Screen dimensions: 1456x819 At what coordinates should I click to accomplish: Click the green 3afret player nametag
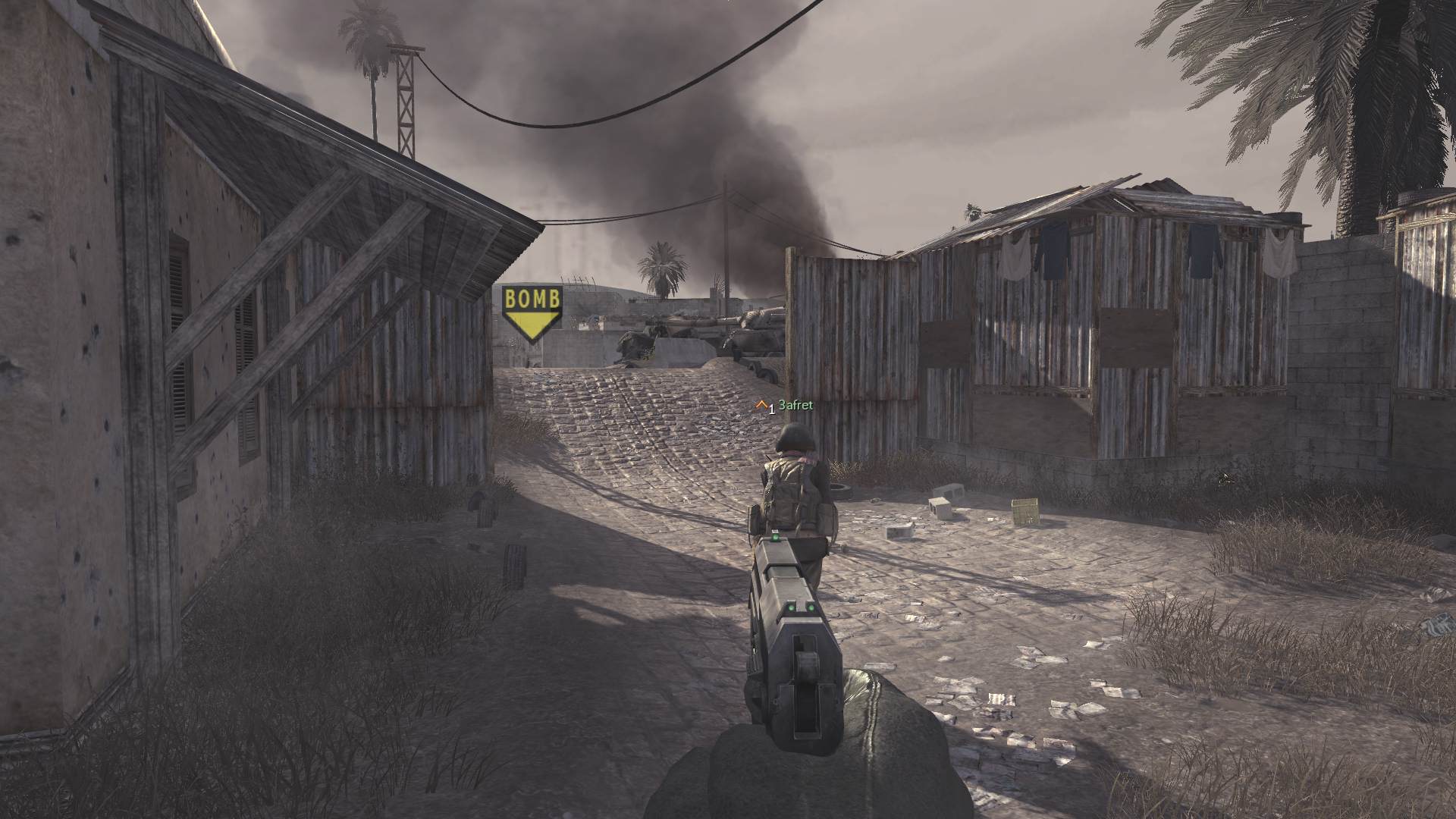tap(795, 406)
